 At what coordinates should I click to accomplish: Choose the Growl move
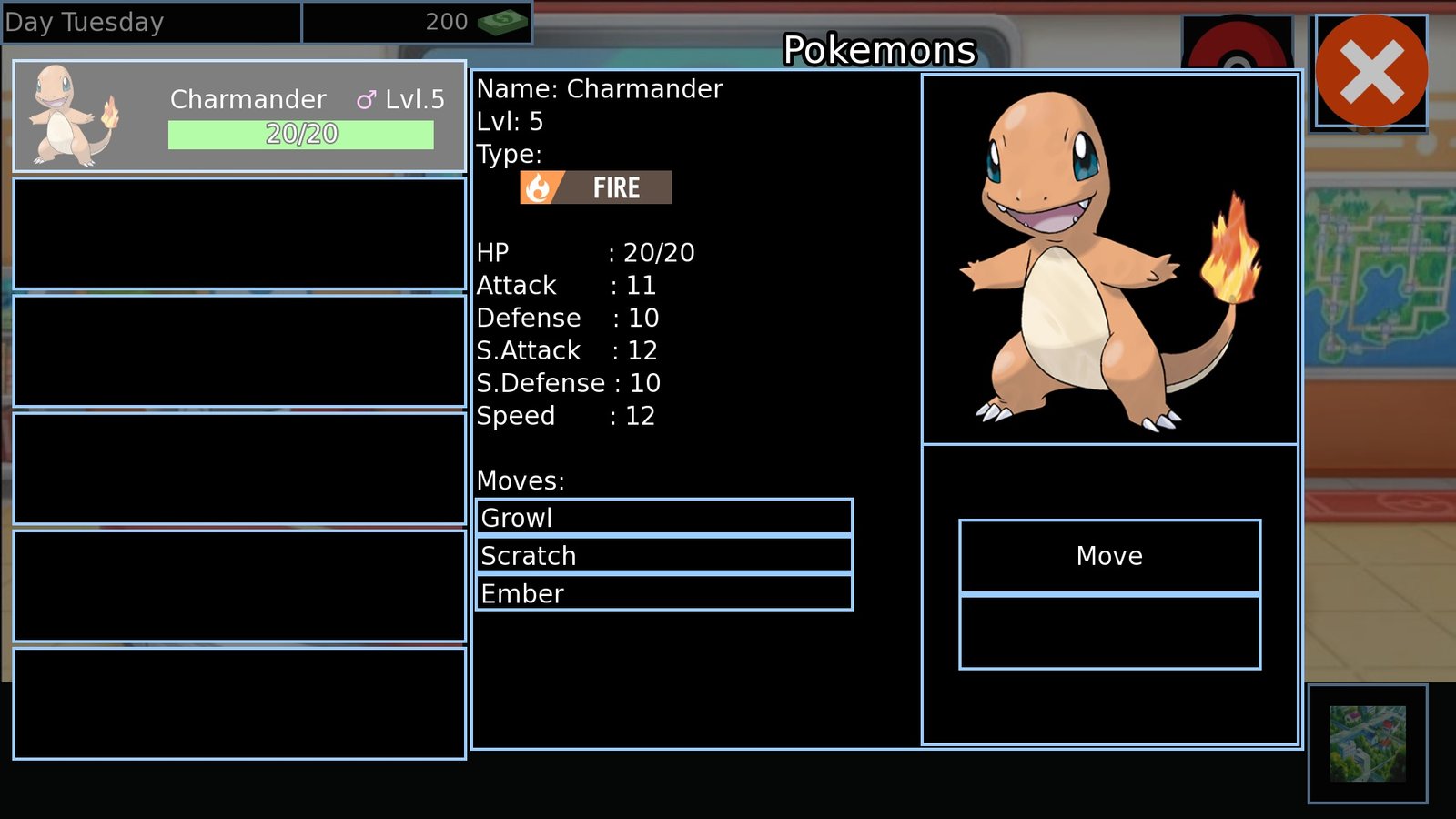pyautogui.click(x=664, y=517)
